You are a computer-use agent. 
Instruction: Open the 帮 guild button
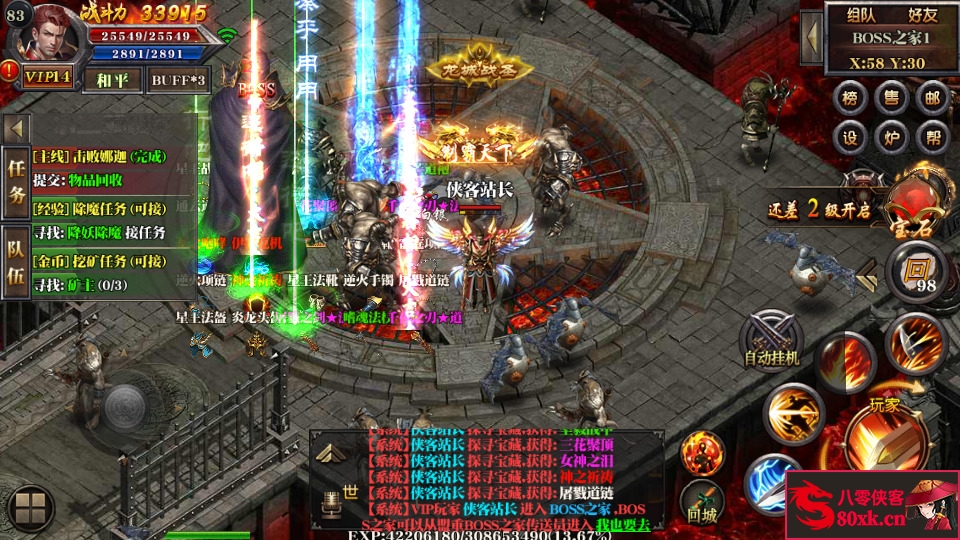pos(932,138)
